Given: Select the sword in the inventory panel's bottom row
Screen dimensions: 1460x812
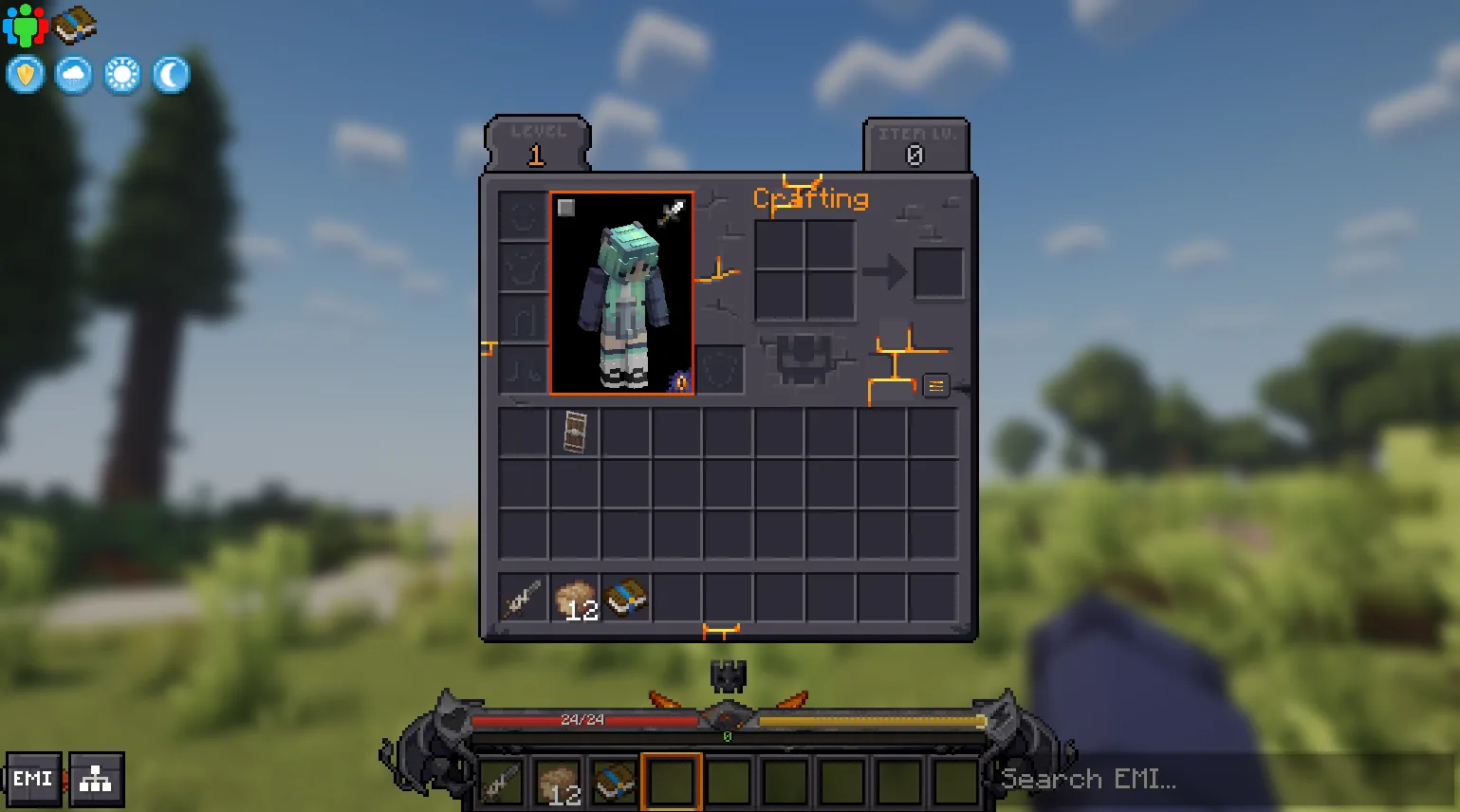Looking at the screenshot, I should 523,599.
